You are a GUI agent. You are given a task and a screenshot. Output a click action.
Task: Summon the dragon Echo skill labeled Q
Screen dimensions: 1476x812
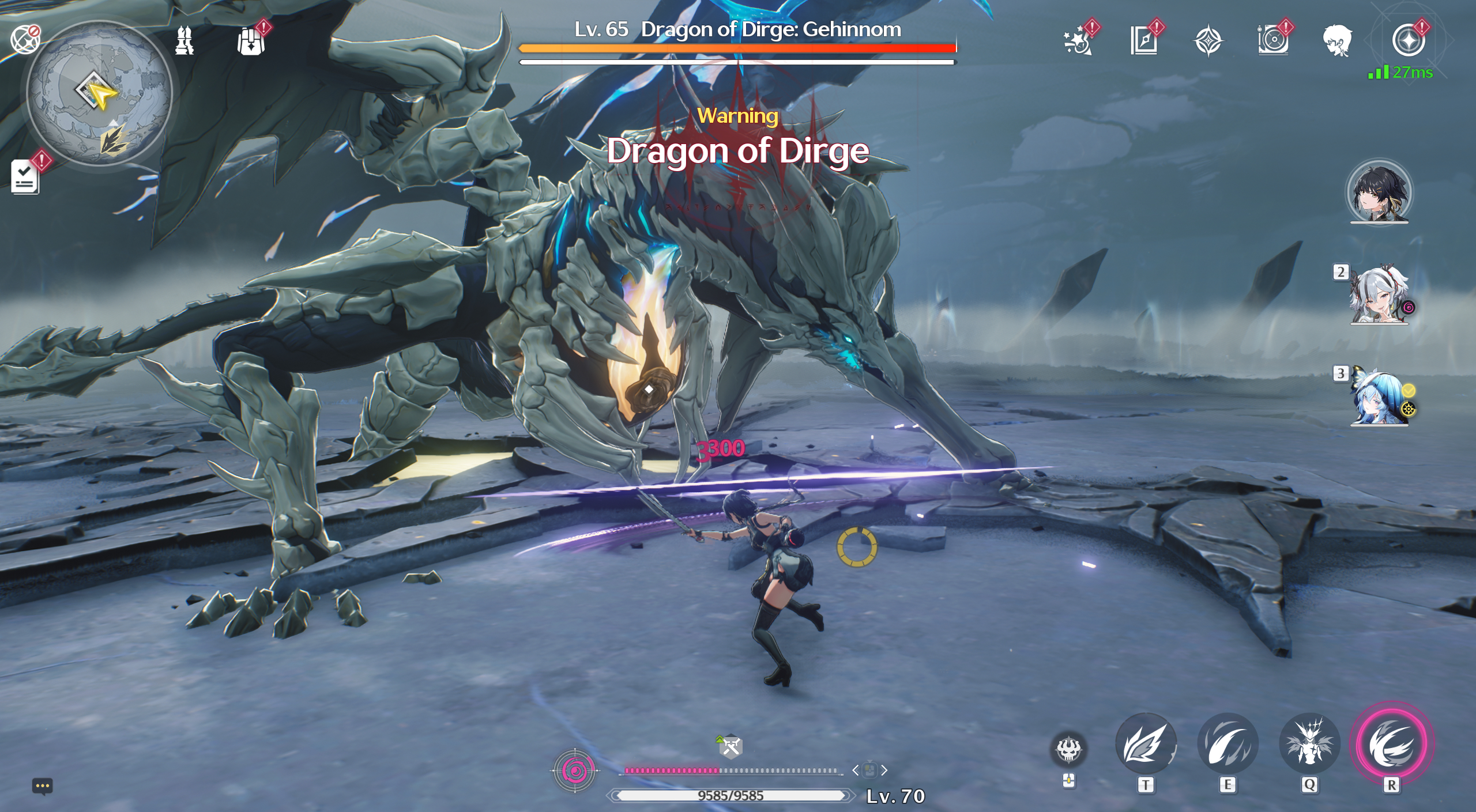click(x=1309, y=744)
